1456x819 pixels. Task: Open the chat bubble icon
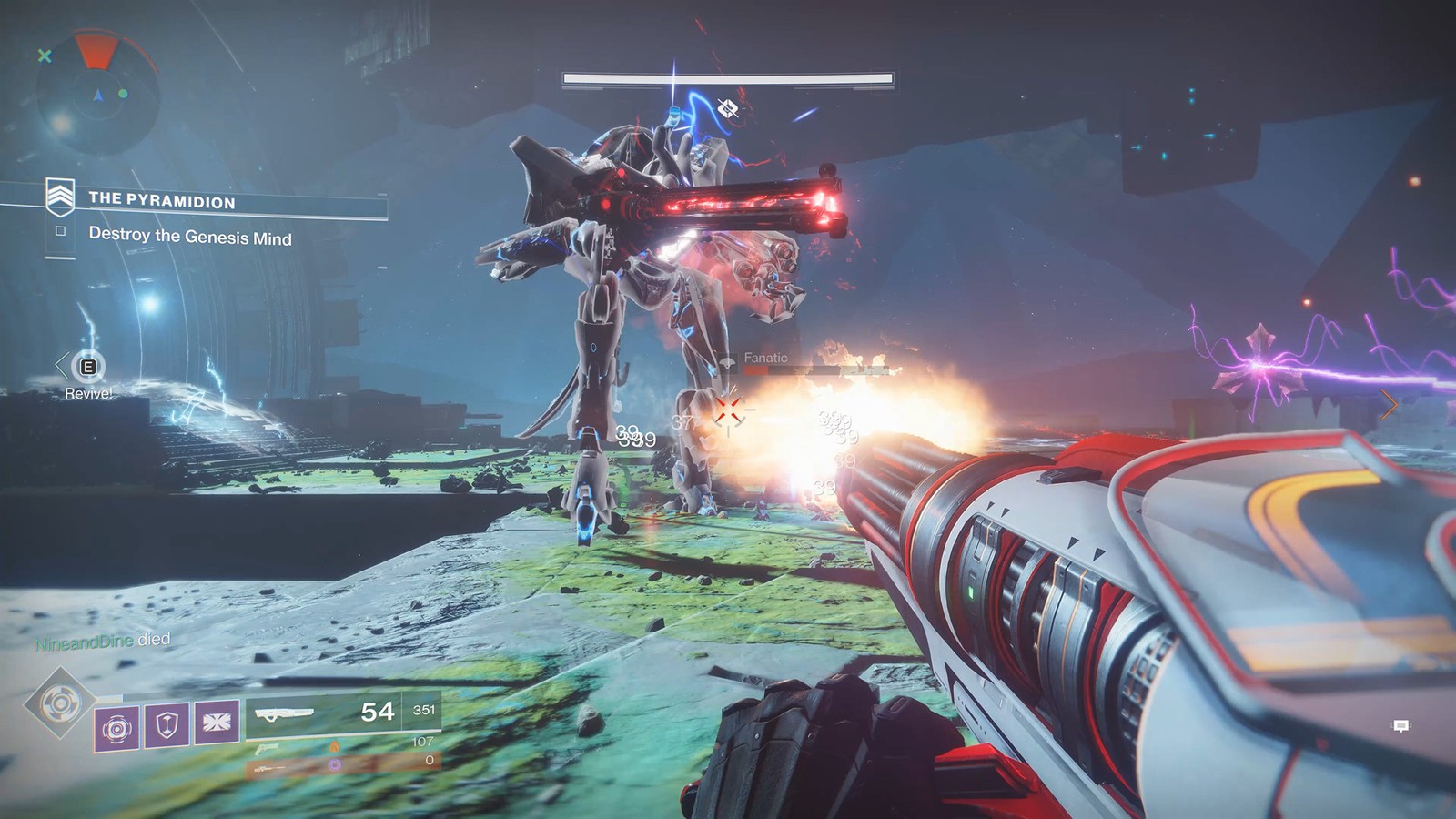[1401, 725]
